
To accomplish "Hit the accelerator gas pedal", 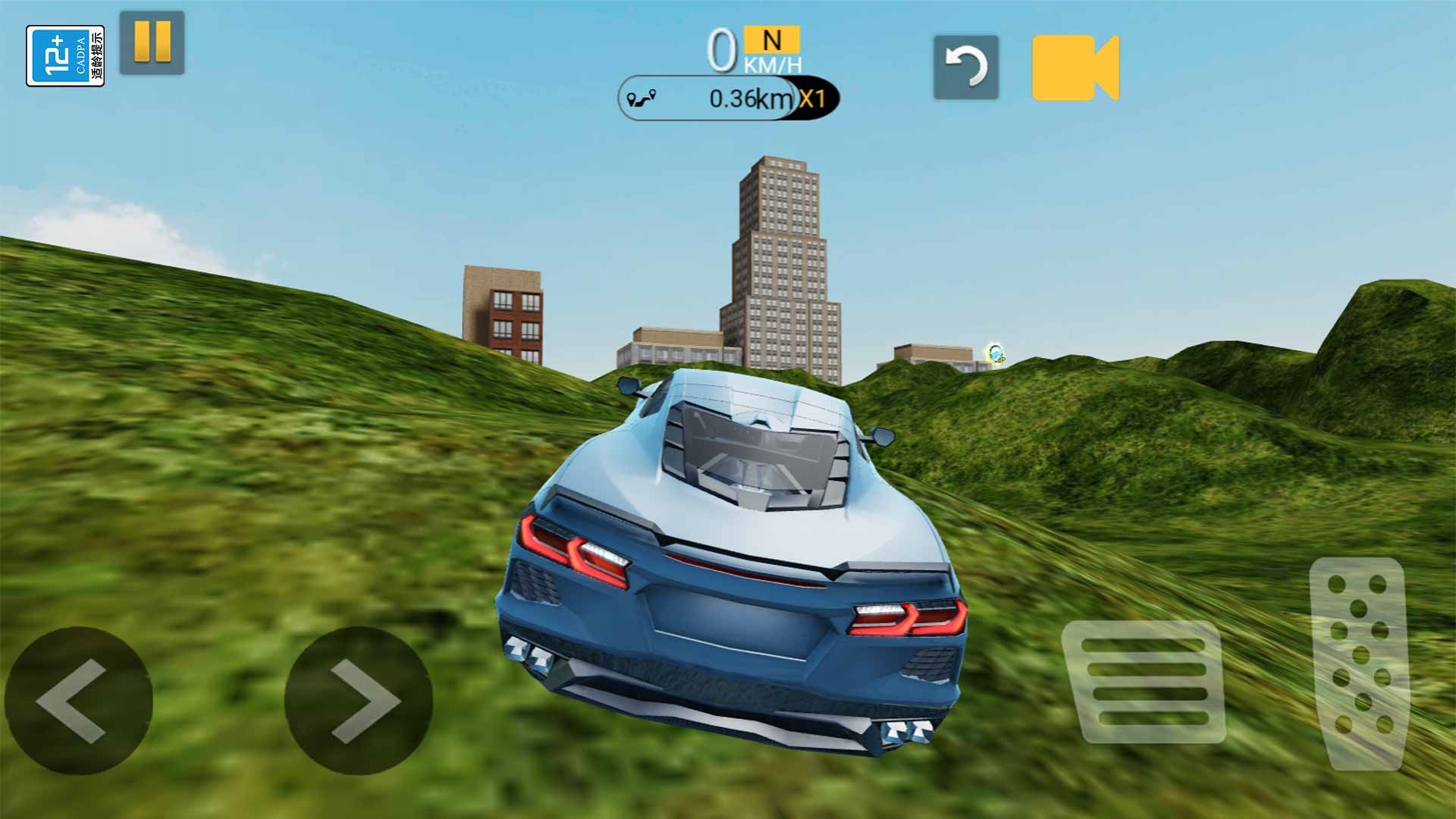I will [1359, 662].
